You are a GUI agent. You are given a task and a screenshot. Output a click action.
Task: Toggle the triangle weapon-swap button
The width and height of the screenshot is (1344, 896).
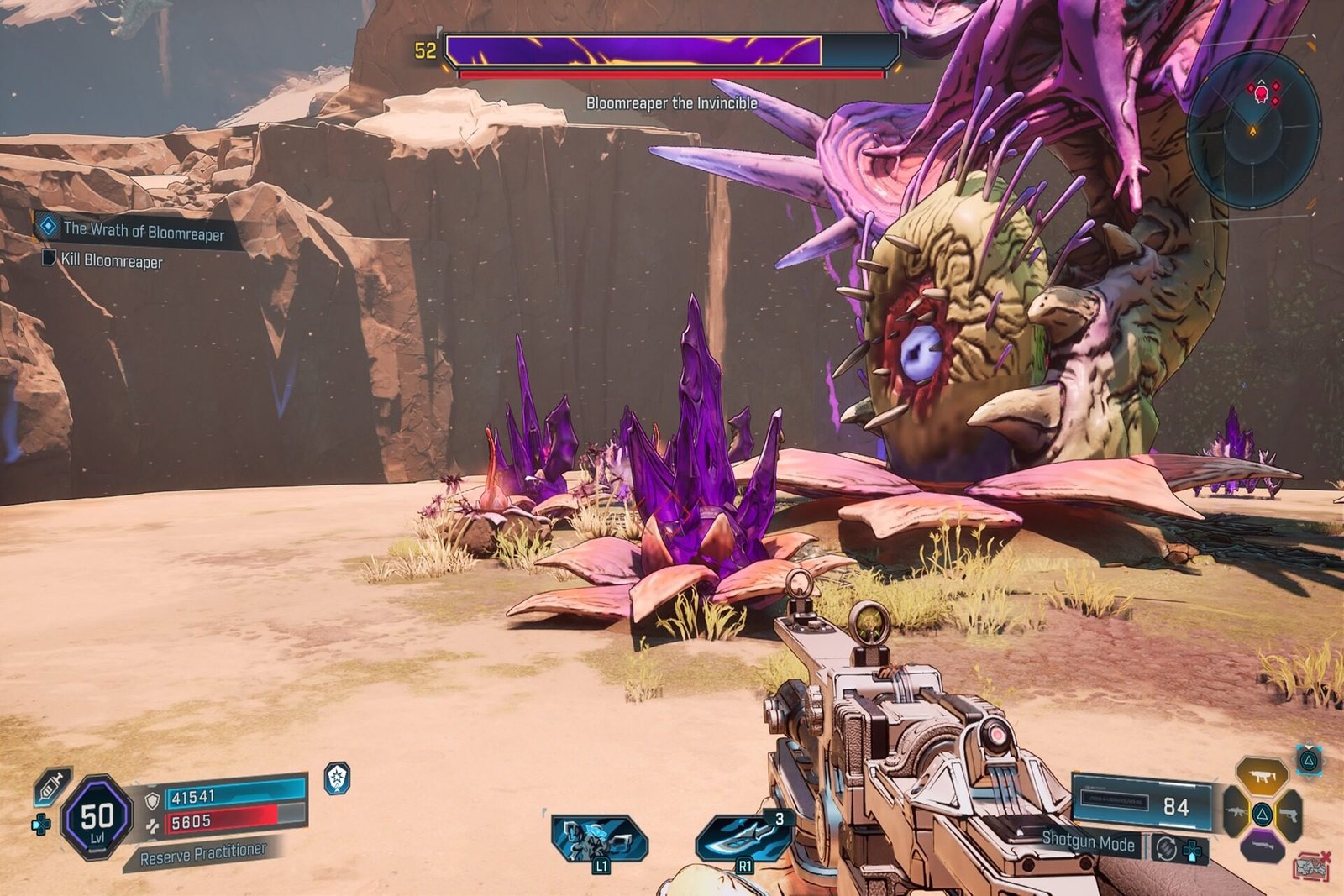[1309, 761]
